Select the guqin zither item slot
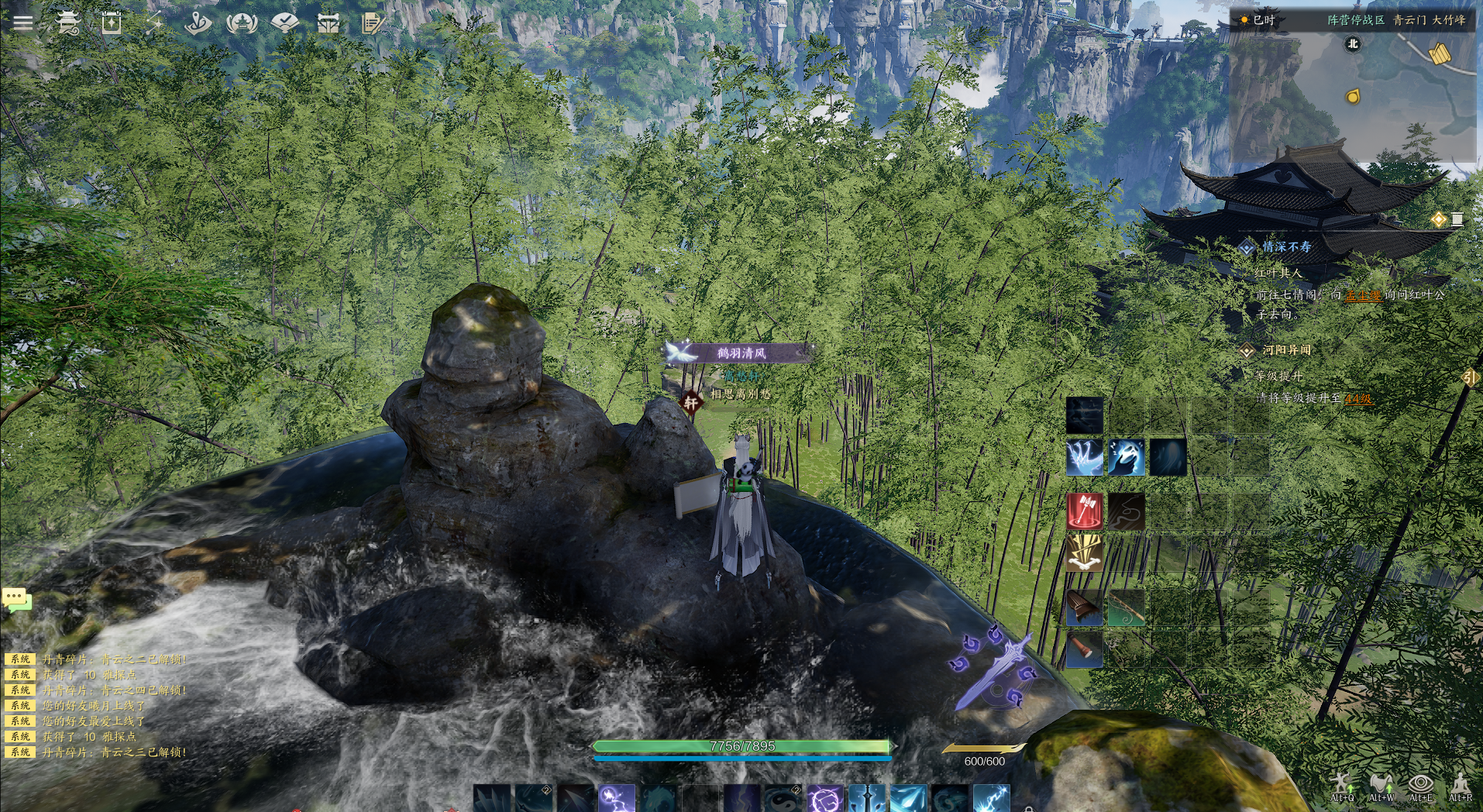This screenshot has height=812, width=1483. [1084, 607]
